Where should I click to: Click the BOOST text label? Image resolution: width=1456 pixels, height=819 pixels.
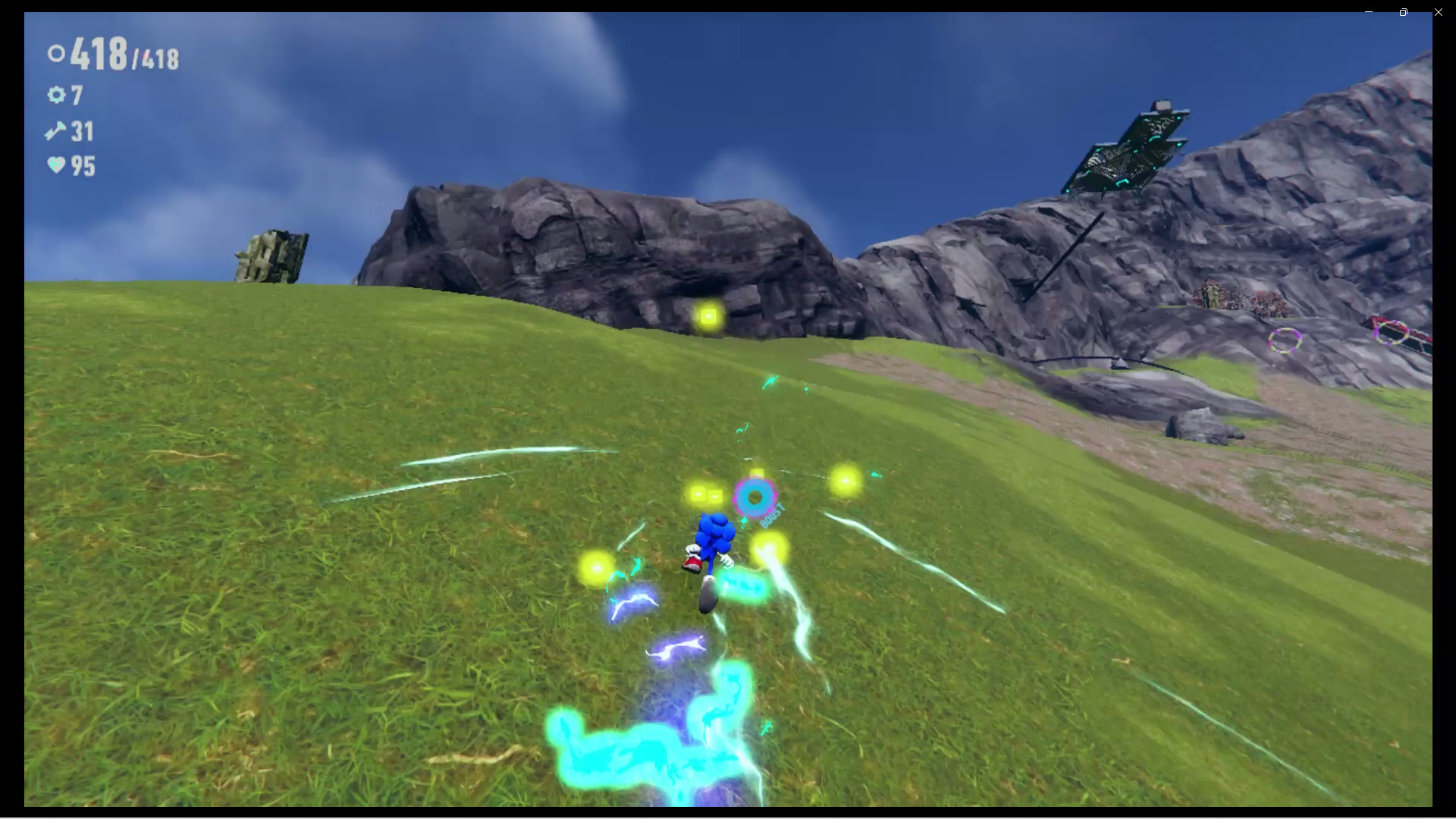[773, 516]
